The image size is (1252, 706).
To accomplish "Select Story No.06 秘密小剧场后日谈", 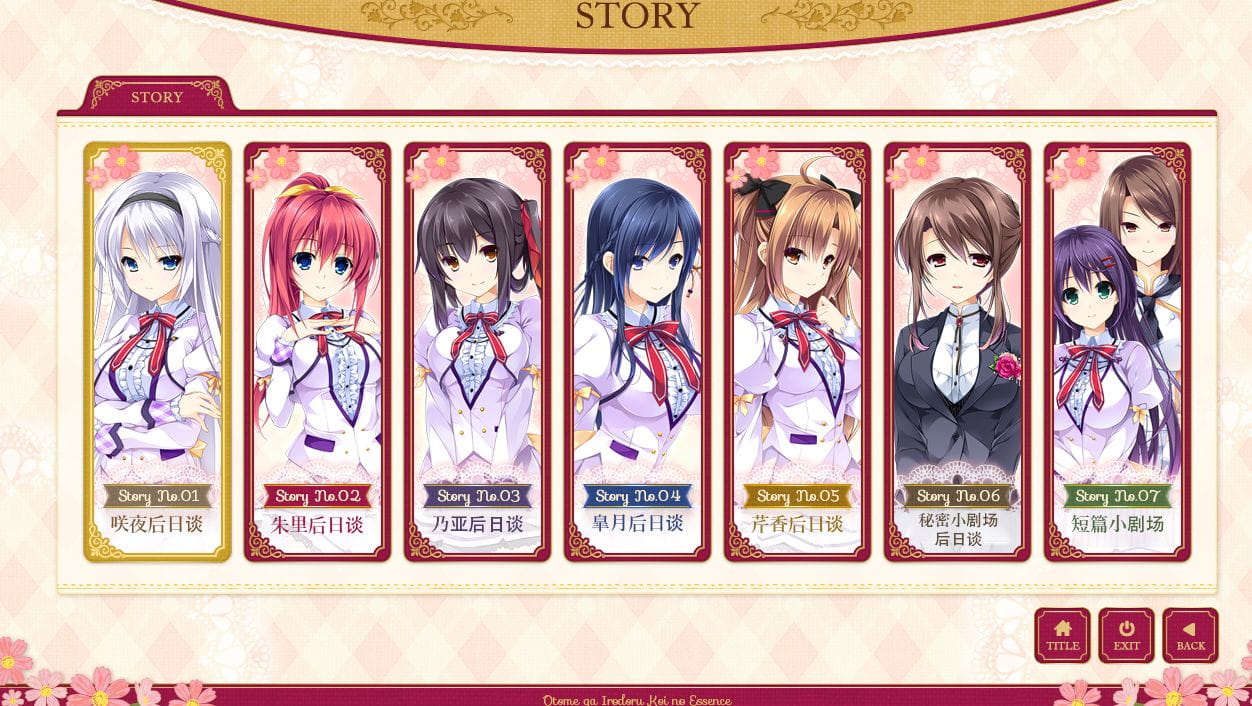I will [x=957, y=351].
